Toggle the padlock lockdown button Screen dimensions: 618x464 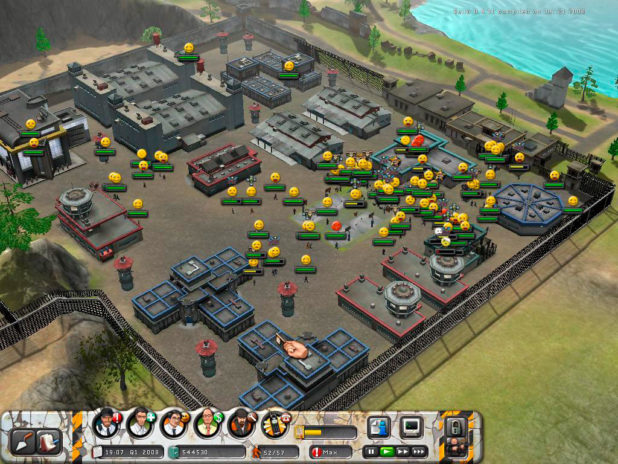point(455,430)
